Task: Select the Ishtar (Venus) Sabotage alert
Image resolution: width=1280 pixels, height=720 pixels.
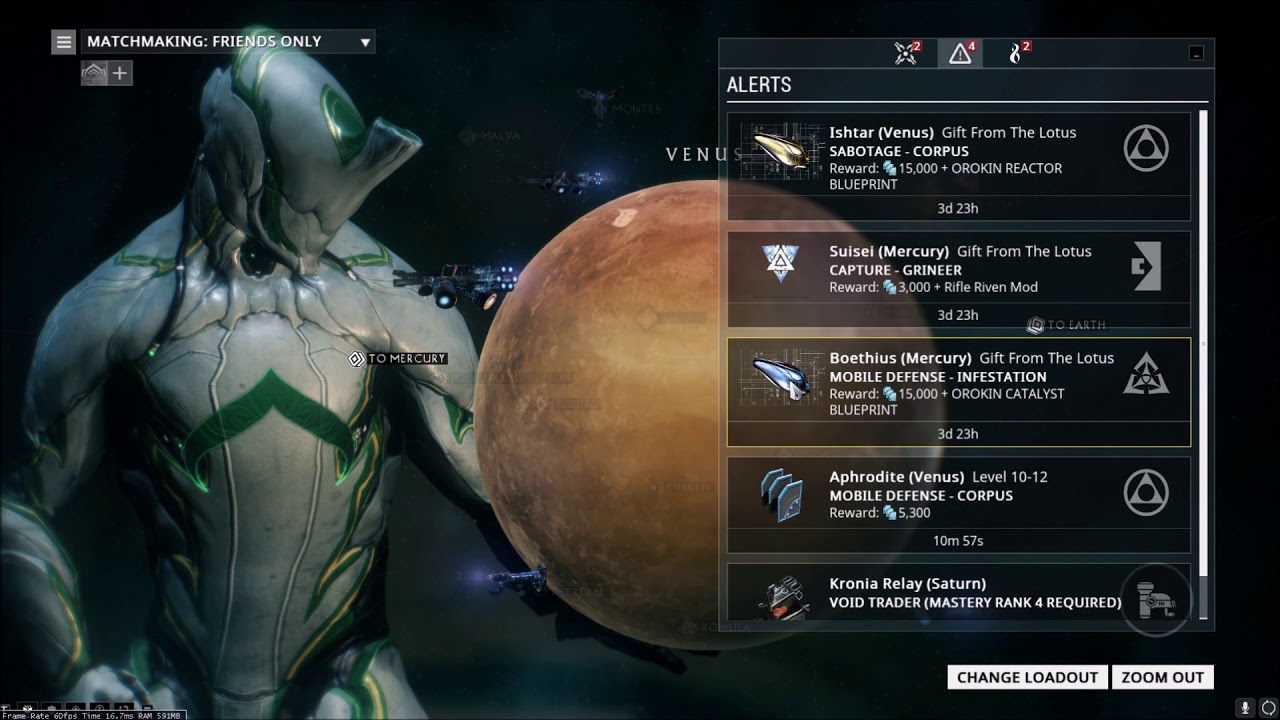Action: click(x=958, y=158)
